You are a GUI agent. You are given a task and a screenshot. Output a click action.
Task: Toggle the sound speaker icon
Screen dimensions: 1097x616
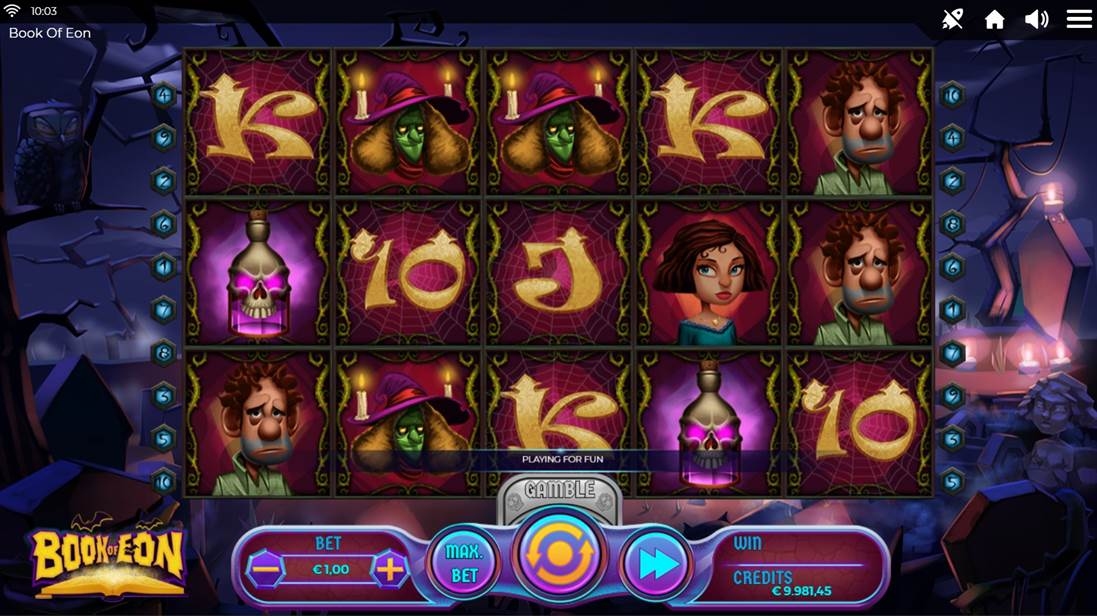(1036, 19)
